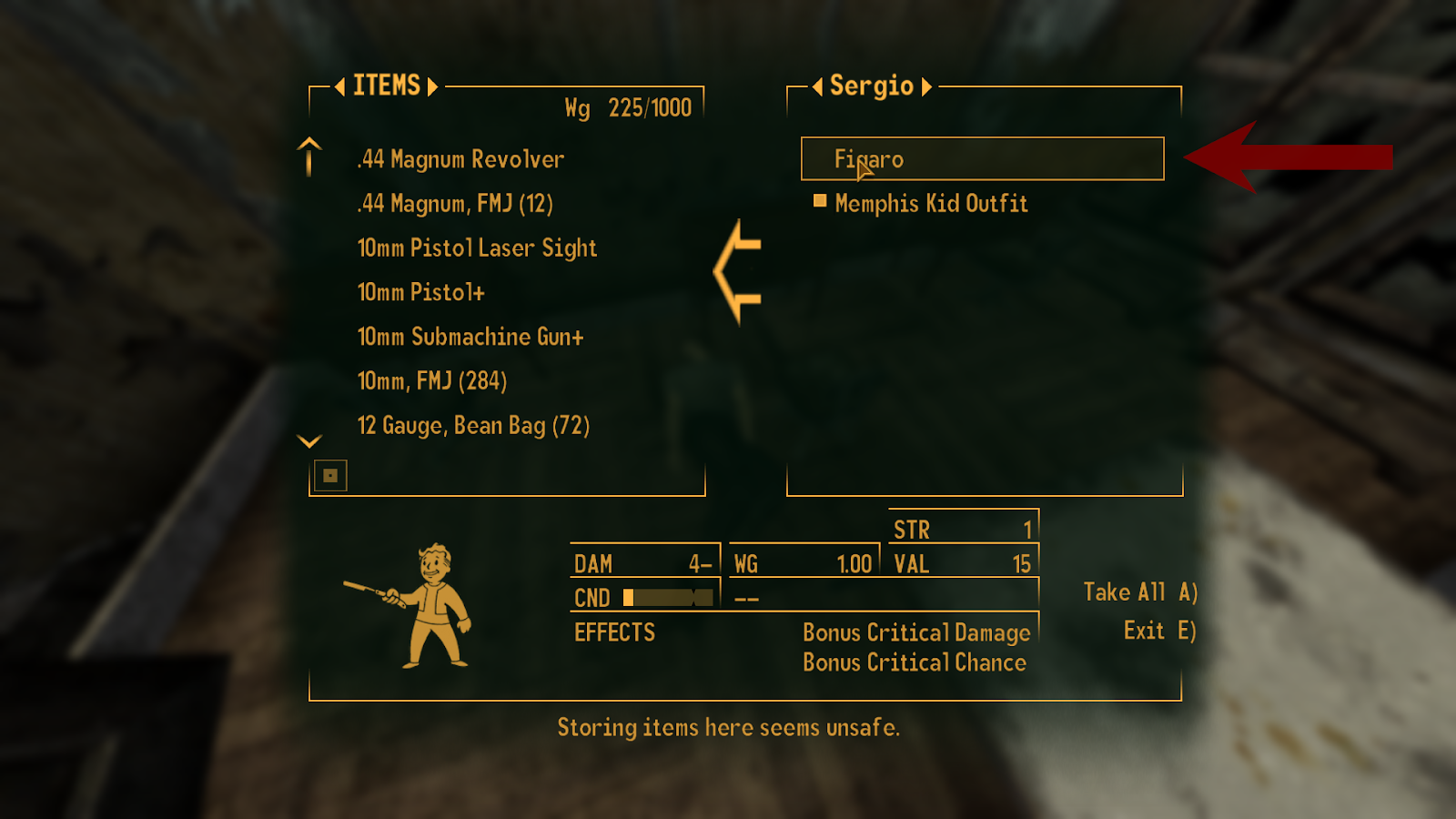Click the large transfer arrow to take Figaro
The width and height of the screenshot is (1456, 819).
(x=737, y=273)
